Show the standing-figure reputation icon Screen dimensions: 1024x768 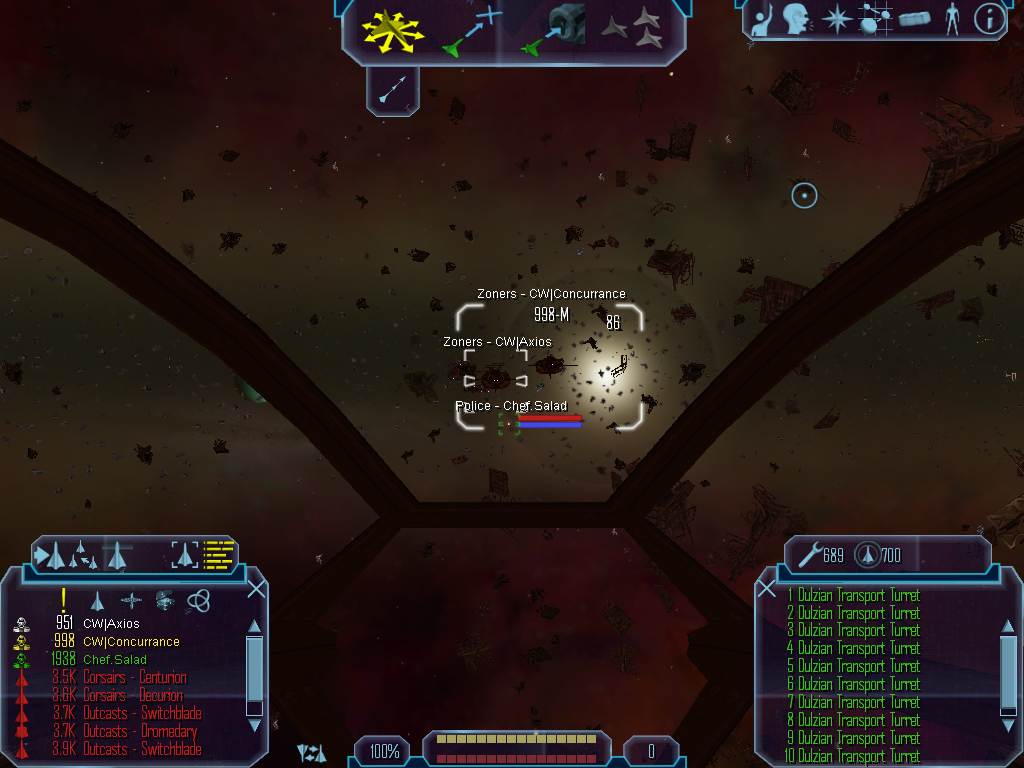[952, 19]
